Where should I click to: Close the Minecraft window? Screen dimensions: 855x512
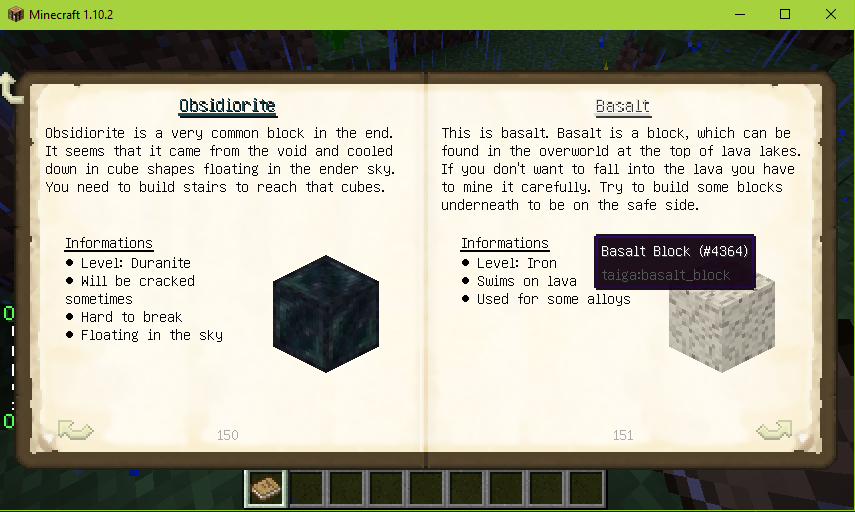pyautogui.click(x=829, y=14)
